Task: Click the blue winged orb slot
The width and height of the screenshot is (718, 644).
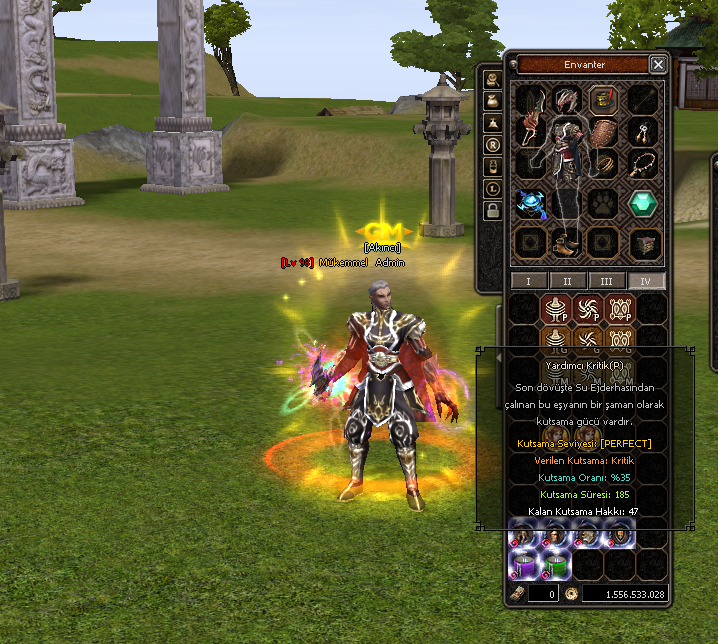Action: [530, 203]
